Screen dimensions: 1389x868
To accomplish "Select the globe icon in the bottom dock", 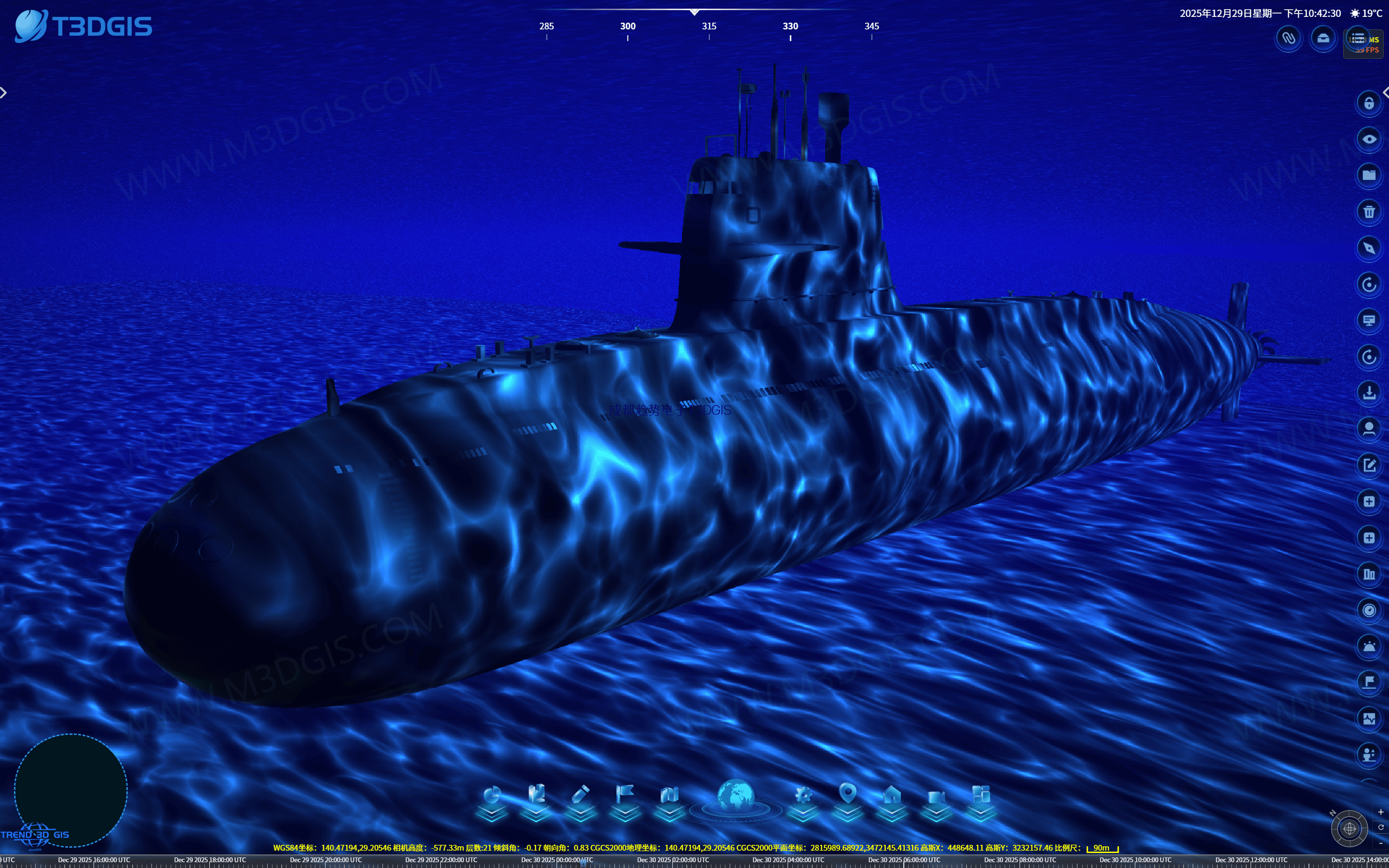I will point(735,796).
